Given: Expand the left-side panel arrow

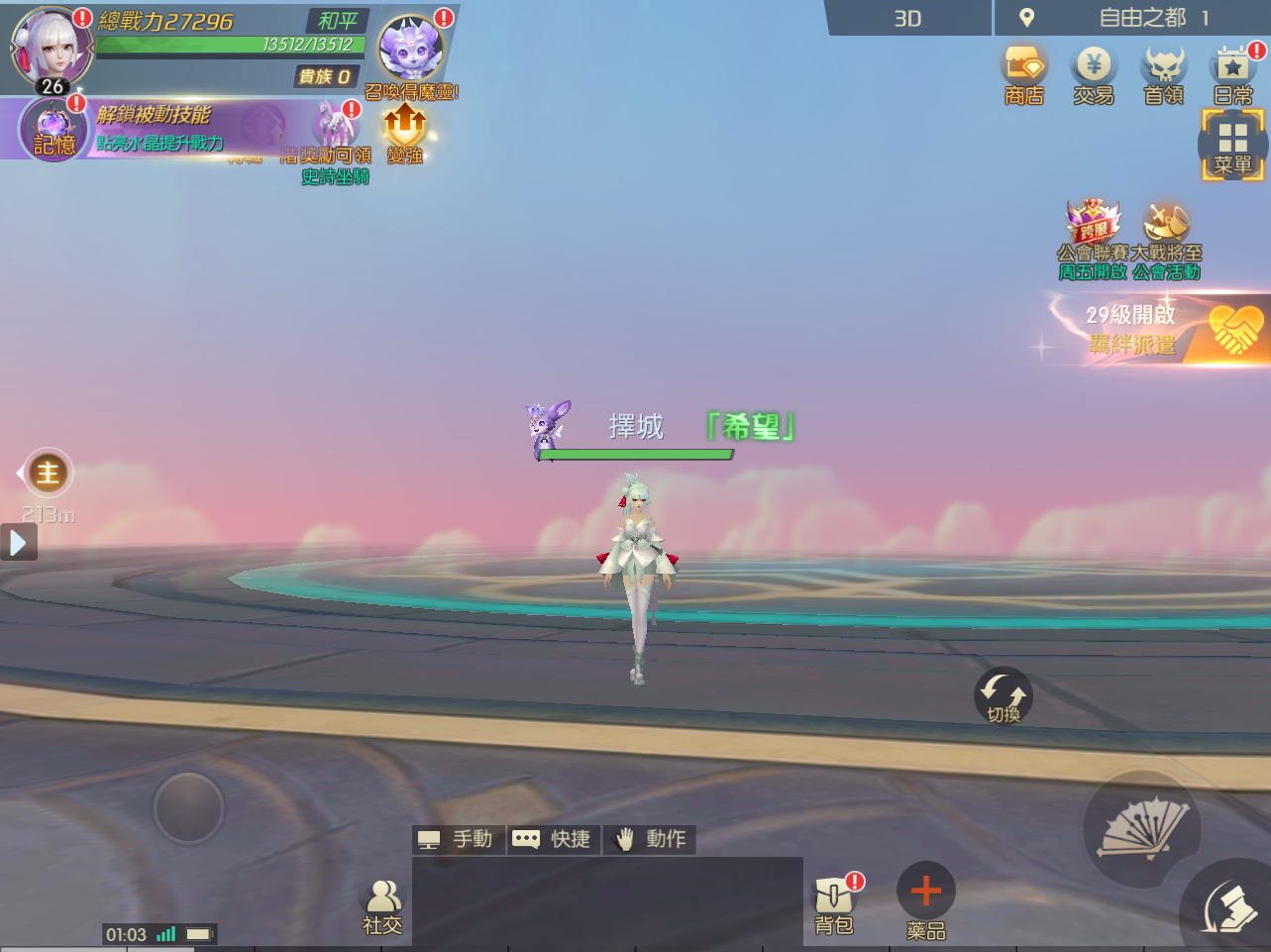Looking at the screenshot, I should pyautogui.click(x=18, y=542).
